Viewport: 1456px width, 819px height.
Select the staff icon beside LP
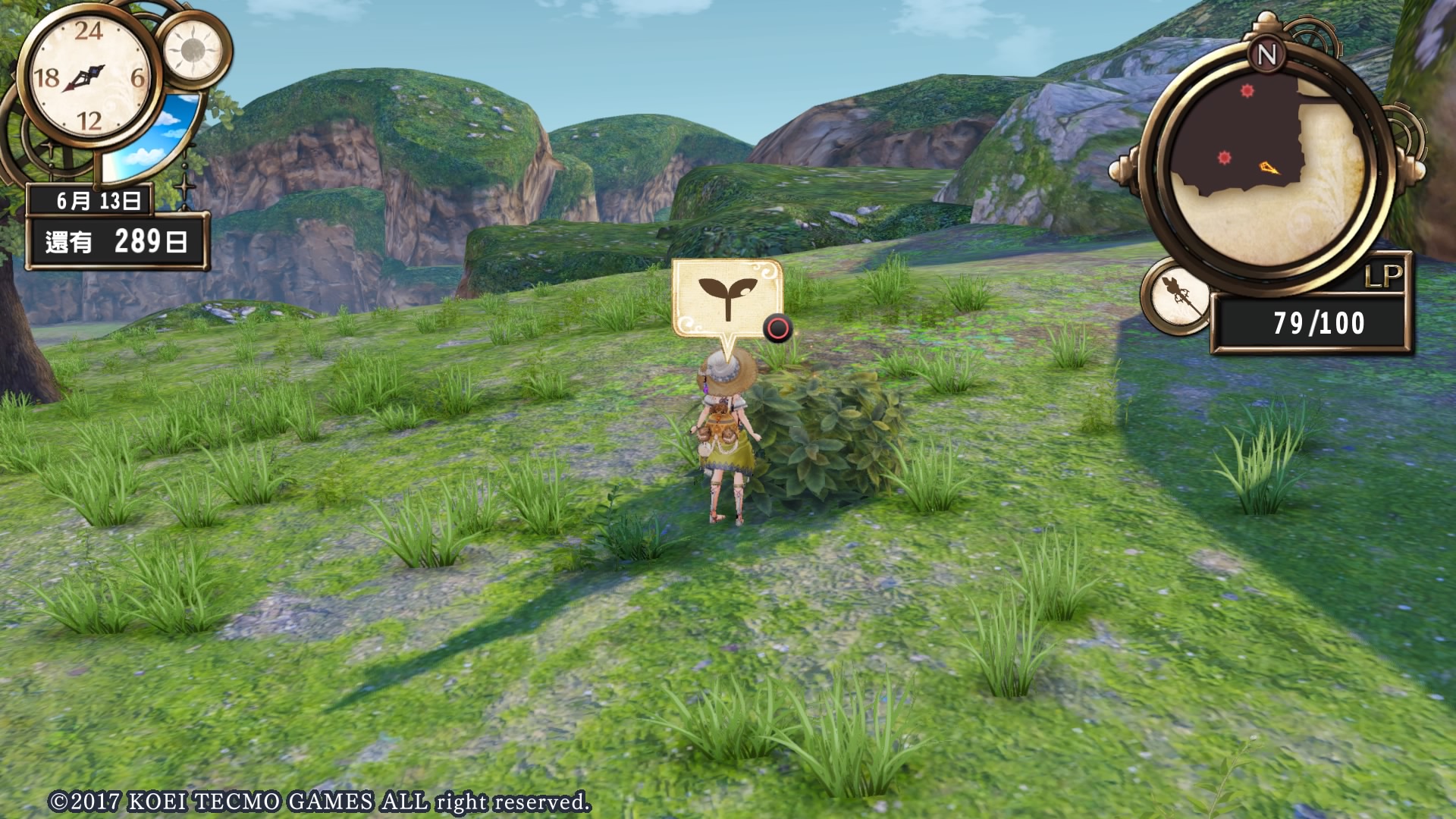click(x=1178, y=296)
